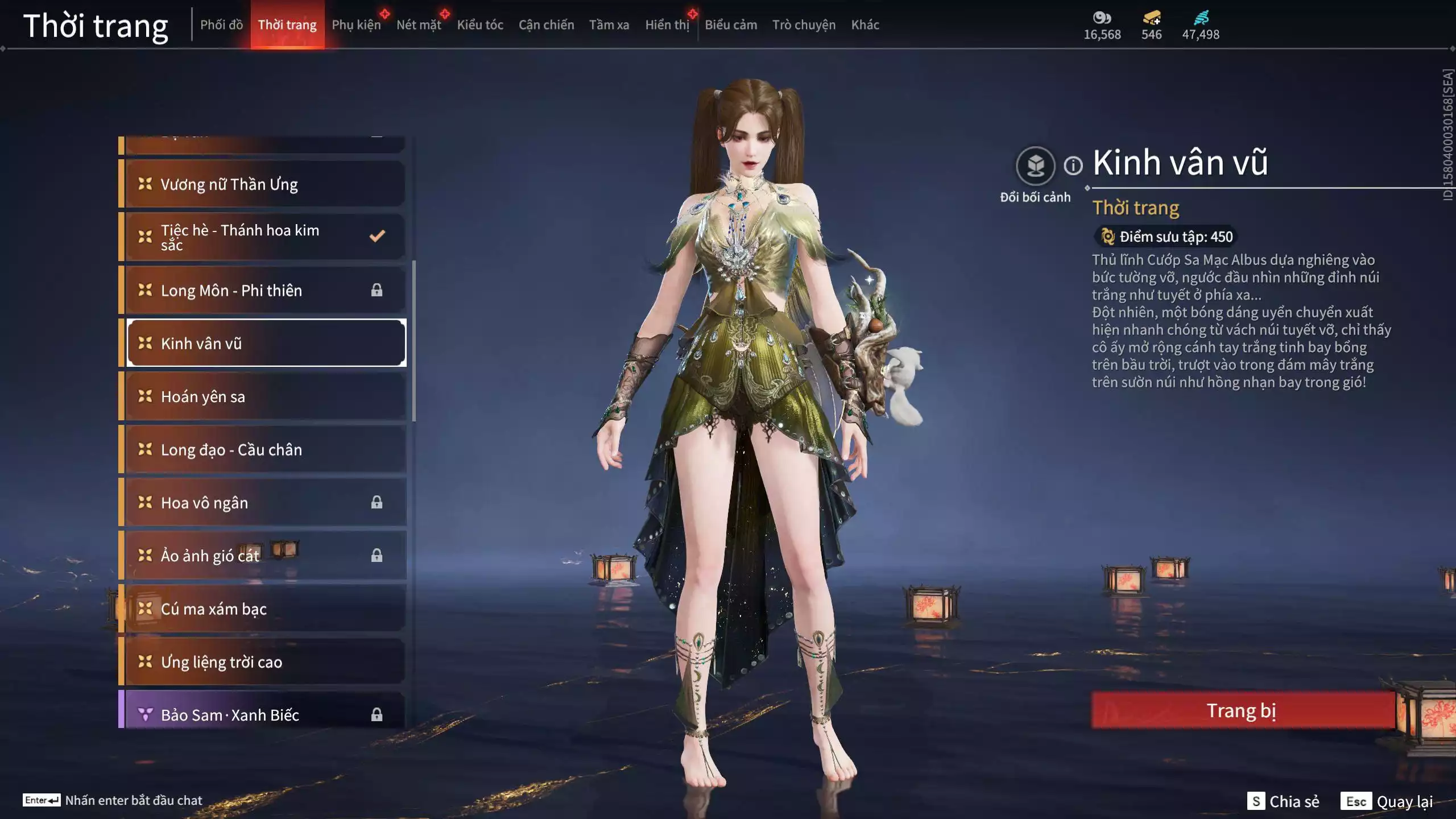This screenshot has width=1456, height=819.
Task: Click the chat input prompt at bottom left
Action: coord(125,800)
